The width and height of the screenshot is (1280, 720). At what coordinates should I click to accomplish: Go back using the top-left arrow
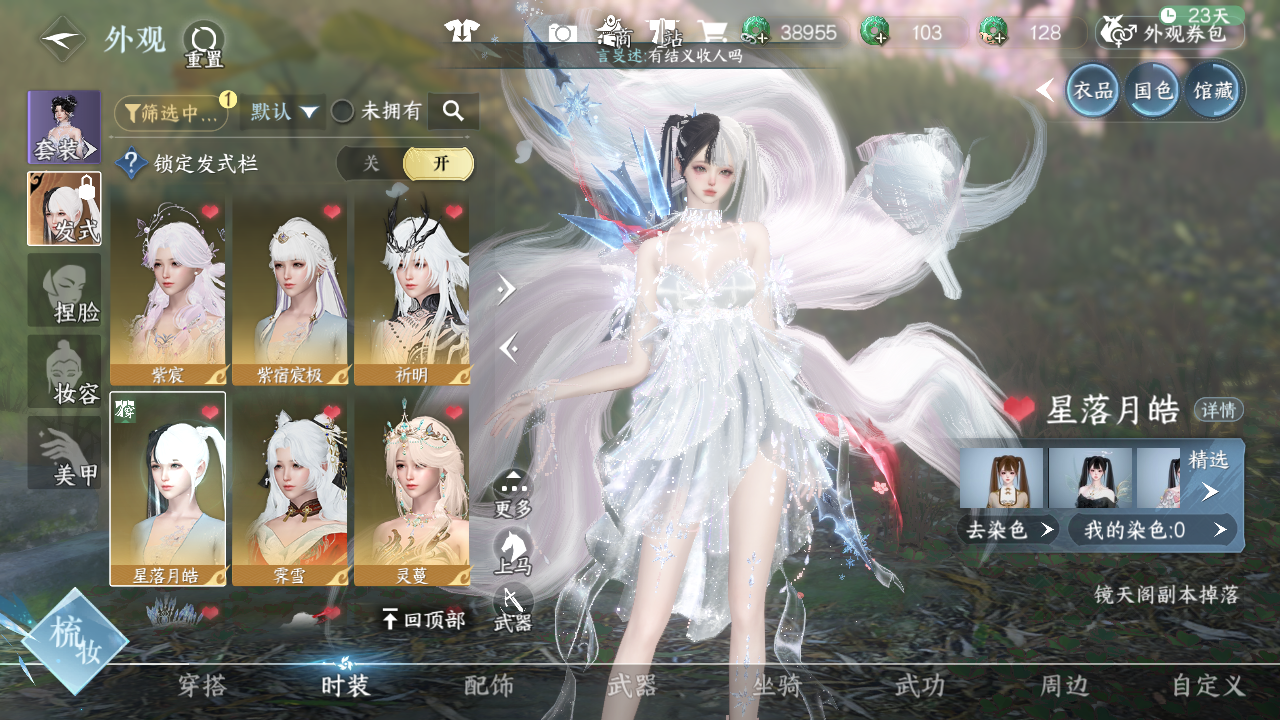coord(62,40)
